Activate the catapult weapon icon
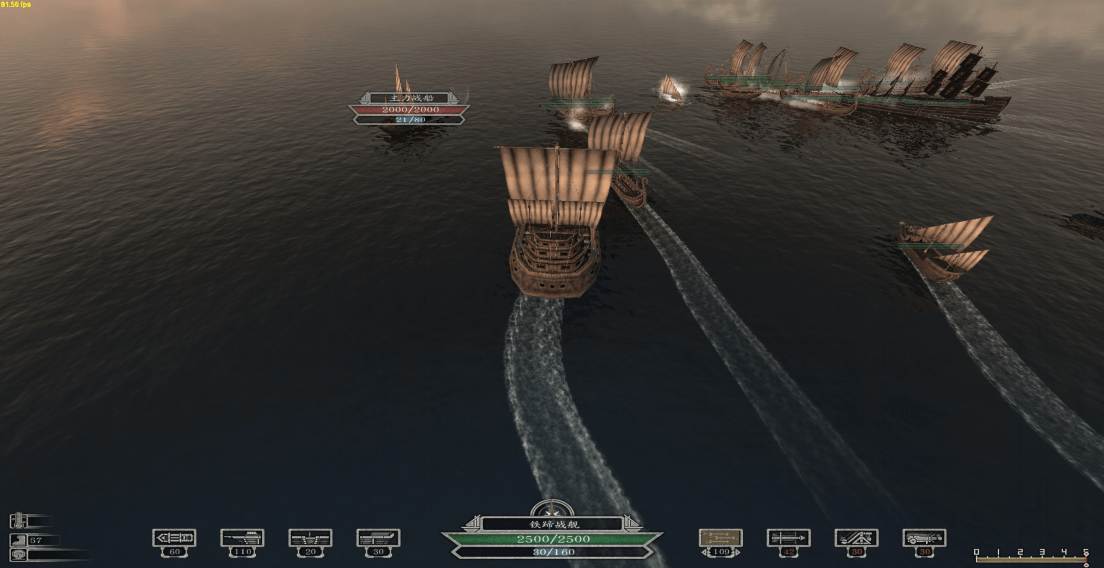1104x568 pixels. [x=856, y=538]
